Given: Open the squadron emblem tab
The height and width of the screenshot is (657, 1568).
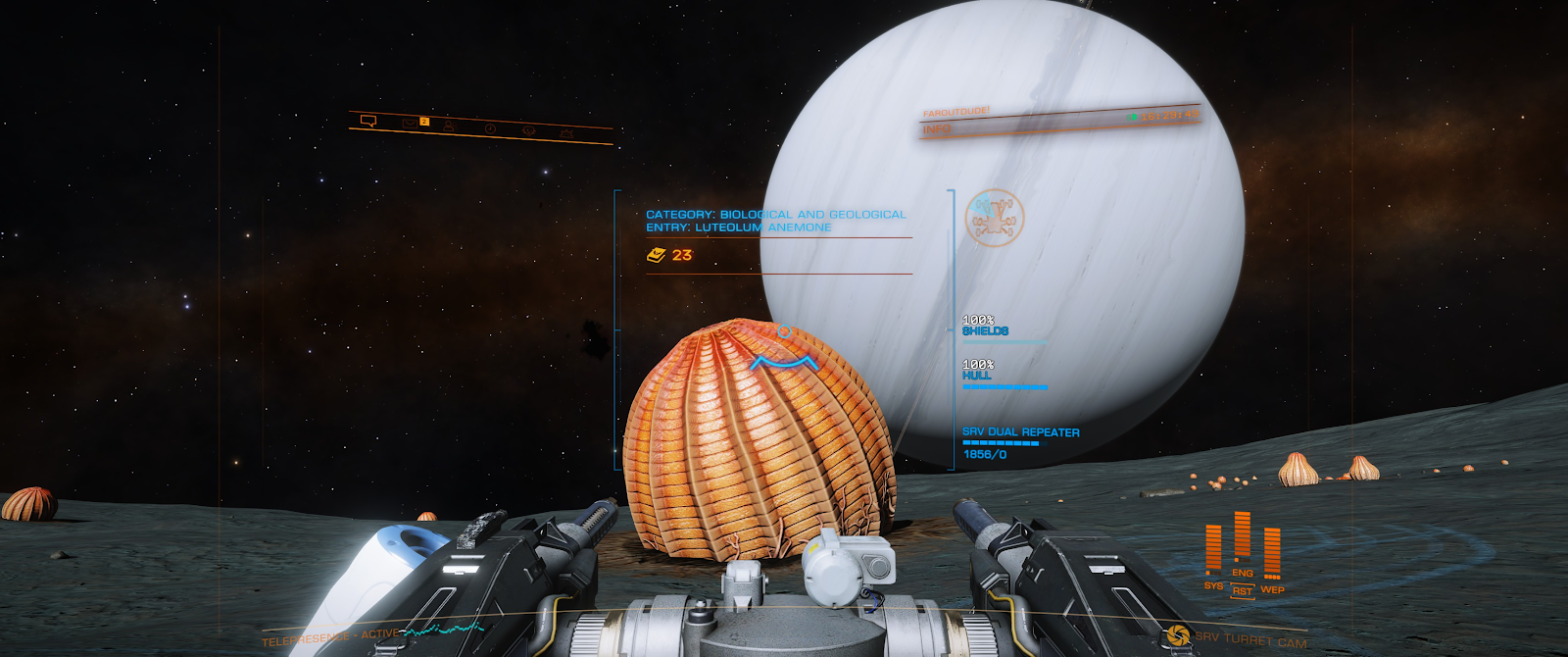Looking at the screenshot, I should click(x=528, y=130).
